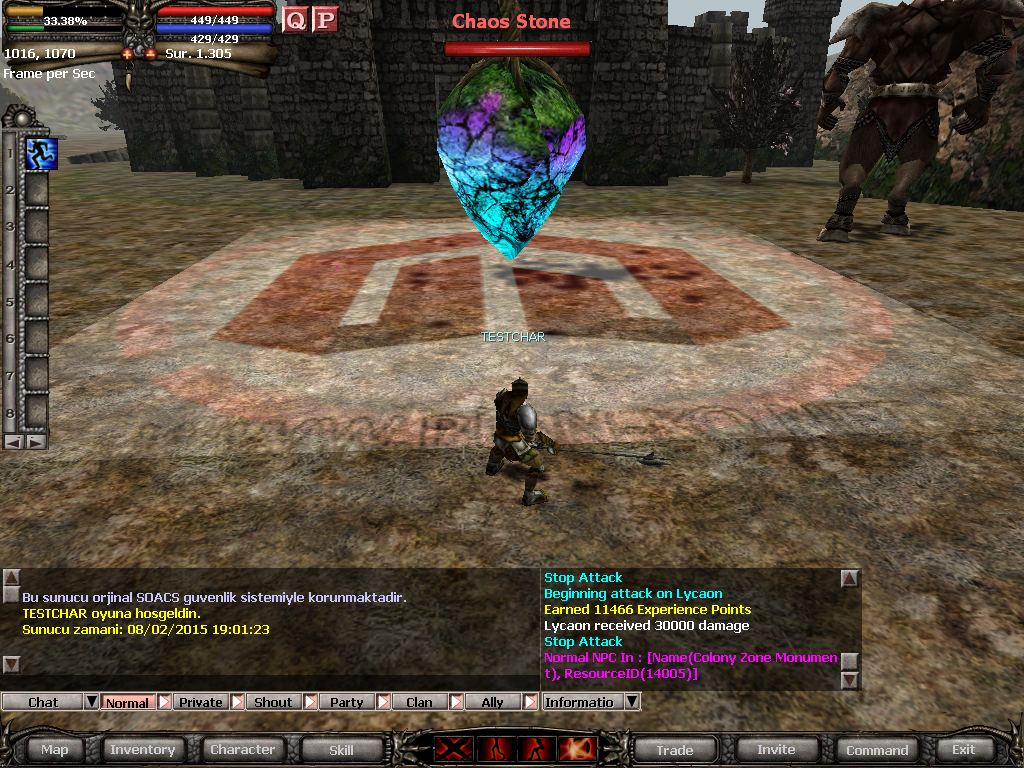Click the red plus zoom button

(x=128, y=54)
